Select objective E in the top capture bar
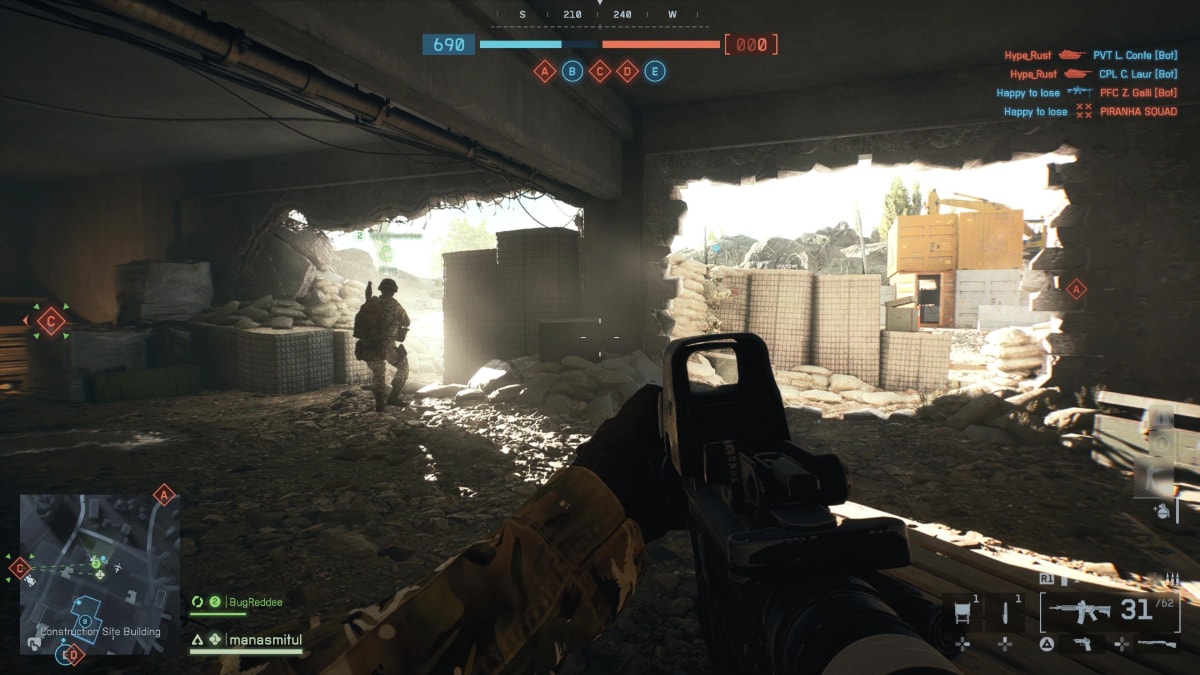 pos(655,71)
